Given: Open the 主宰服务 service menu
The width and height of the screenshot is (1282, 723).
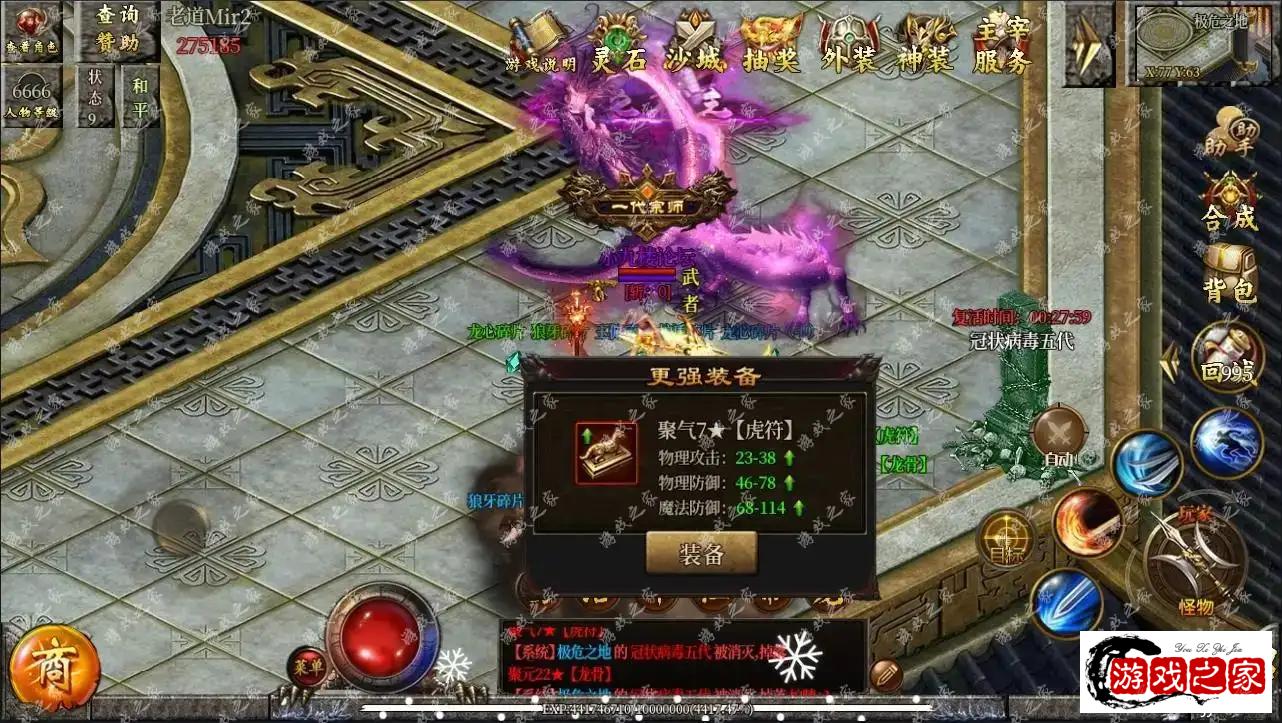Looking at the screenshot, I should coord(1001,46).
